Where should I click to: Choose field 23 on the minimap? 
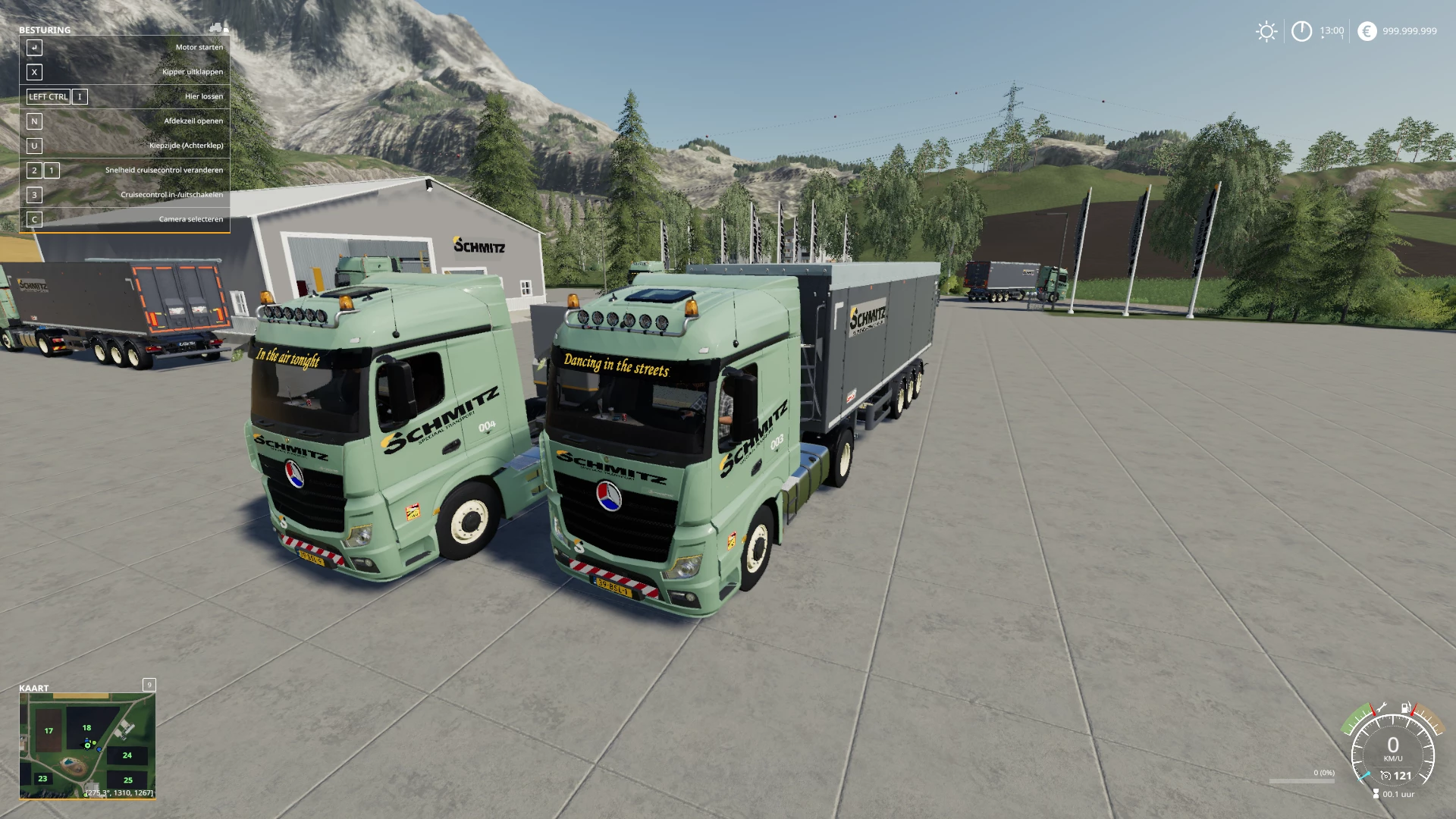[42, 779]
